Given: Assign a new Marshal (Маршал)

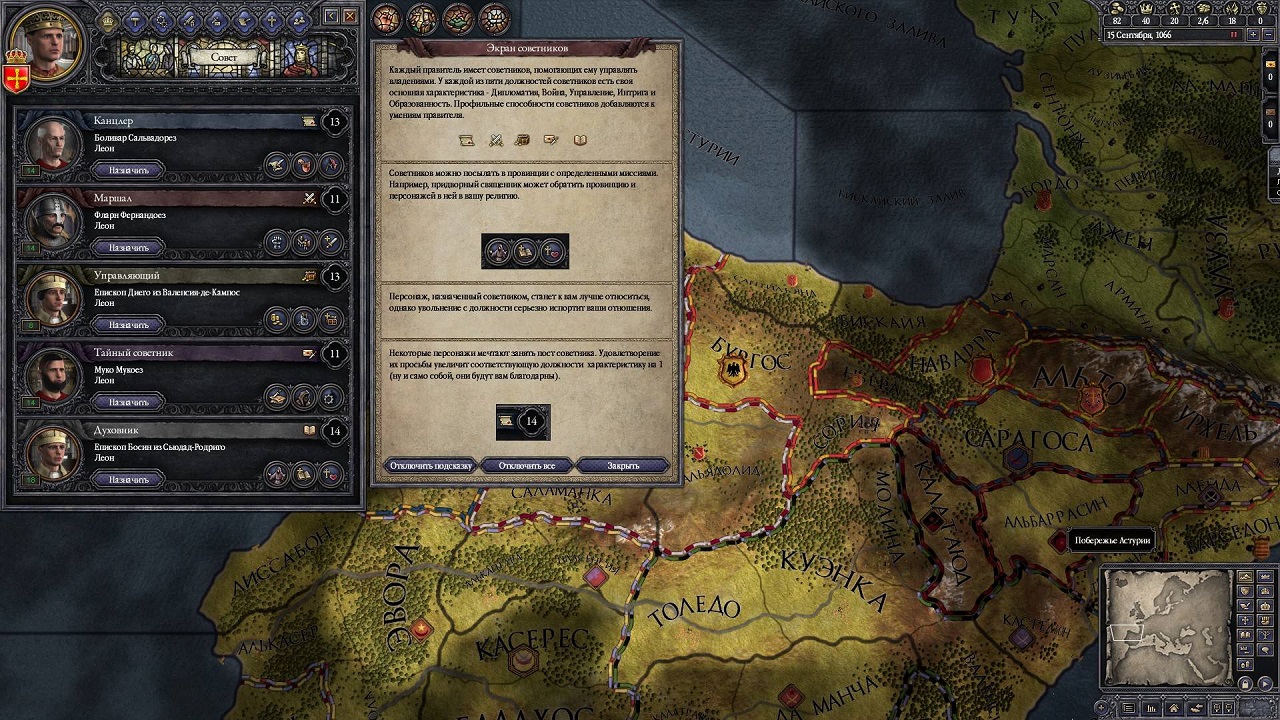Looking at the screenshot, I should click(x=128, y=248).
